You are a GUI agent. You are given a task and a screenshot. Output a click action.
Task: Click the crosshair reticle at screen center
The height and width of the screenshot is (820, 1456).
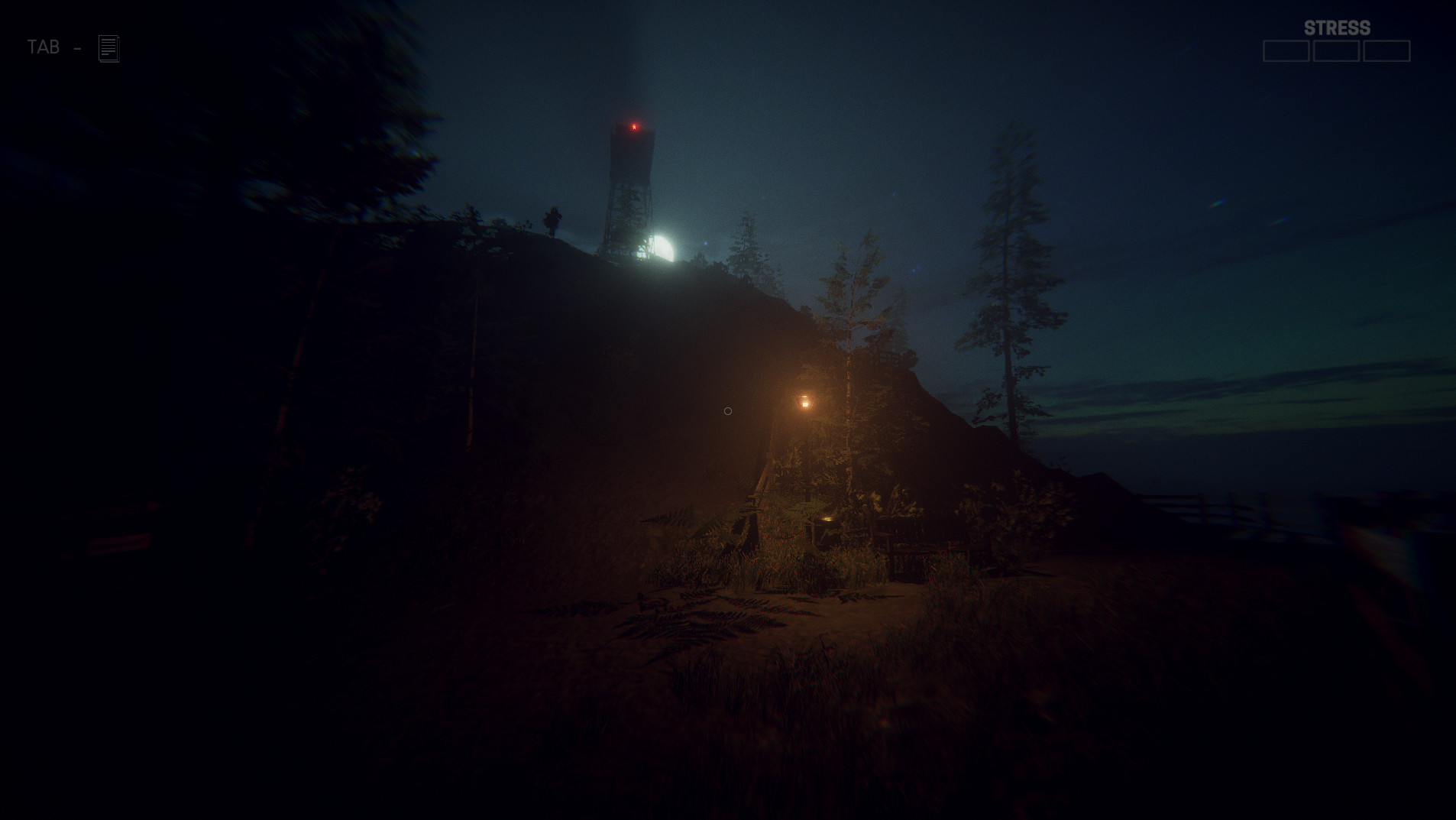point(727,411)
